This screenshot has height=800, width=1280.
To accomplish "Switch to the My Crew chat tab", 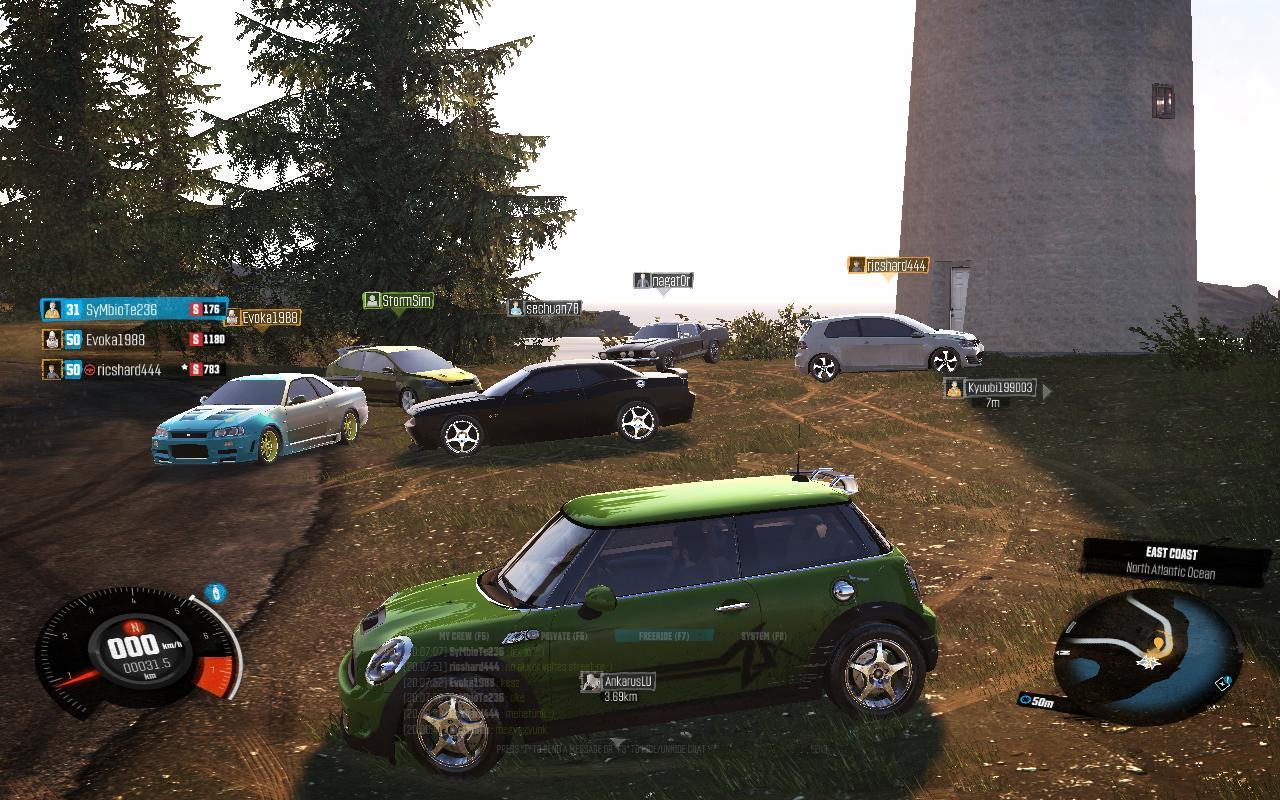I will (x=464, y=636).
